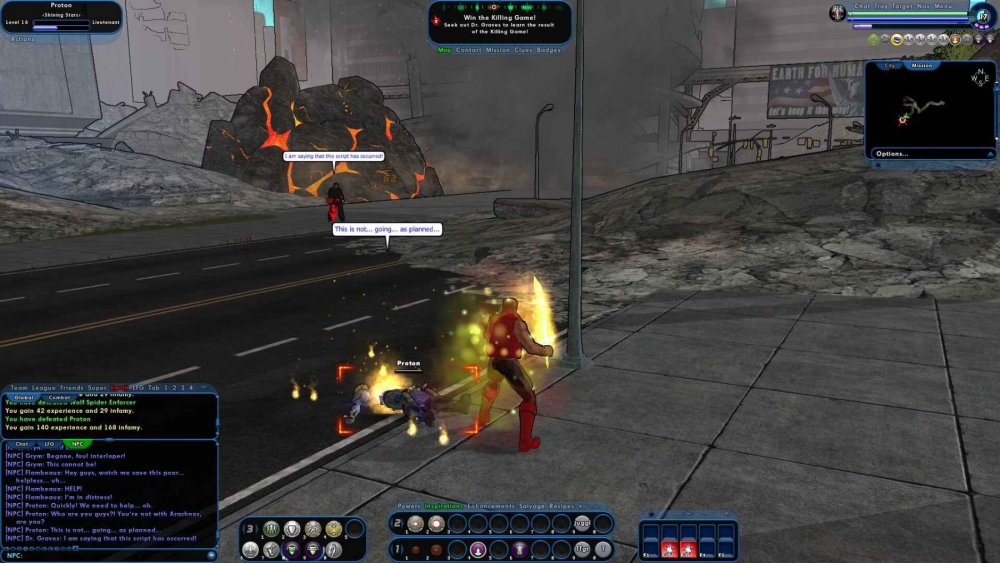Switch minimap to the City tab

(889, 66)
